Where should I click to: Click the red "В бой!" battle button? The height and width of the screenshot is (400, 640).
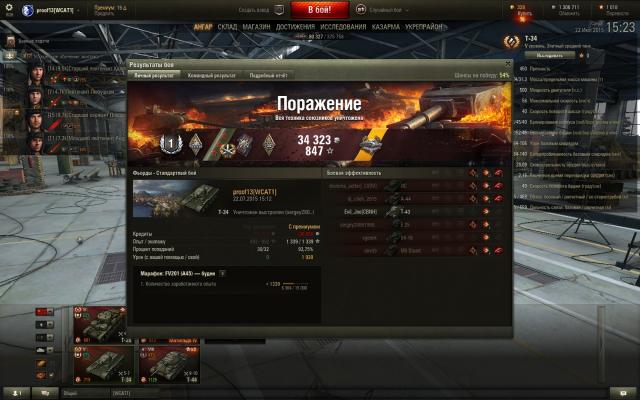[319, 8]
